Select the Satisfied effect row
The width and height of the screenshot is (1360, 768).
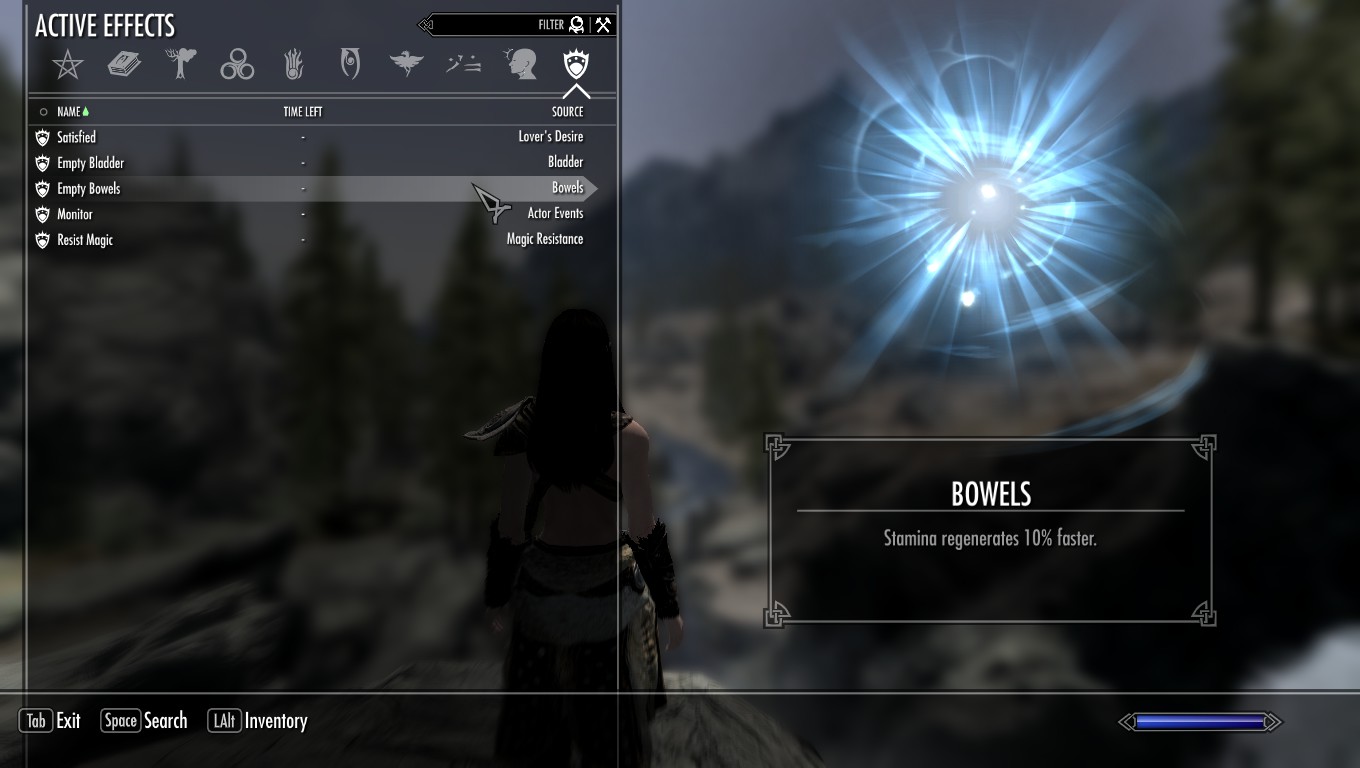(300, 137)
